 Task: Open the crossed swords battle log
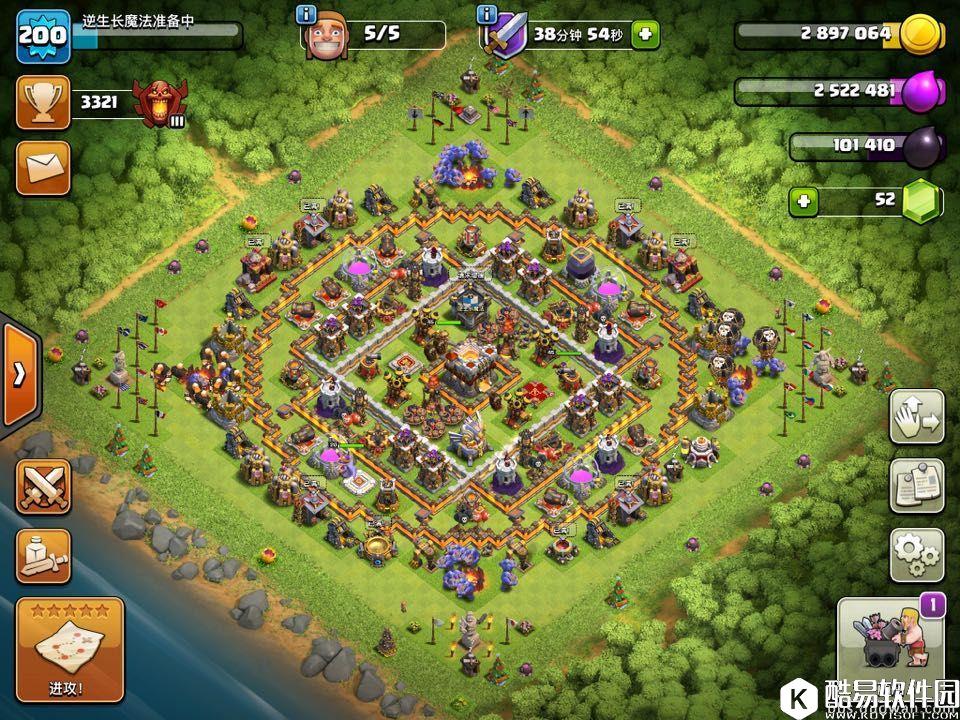tap(43, 487)
